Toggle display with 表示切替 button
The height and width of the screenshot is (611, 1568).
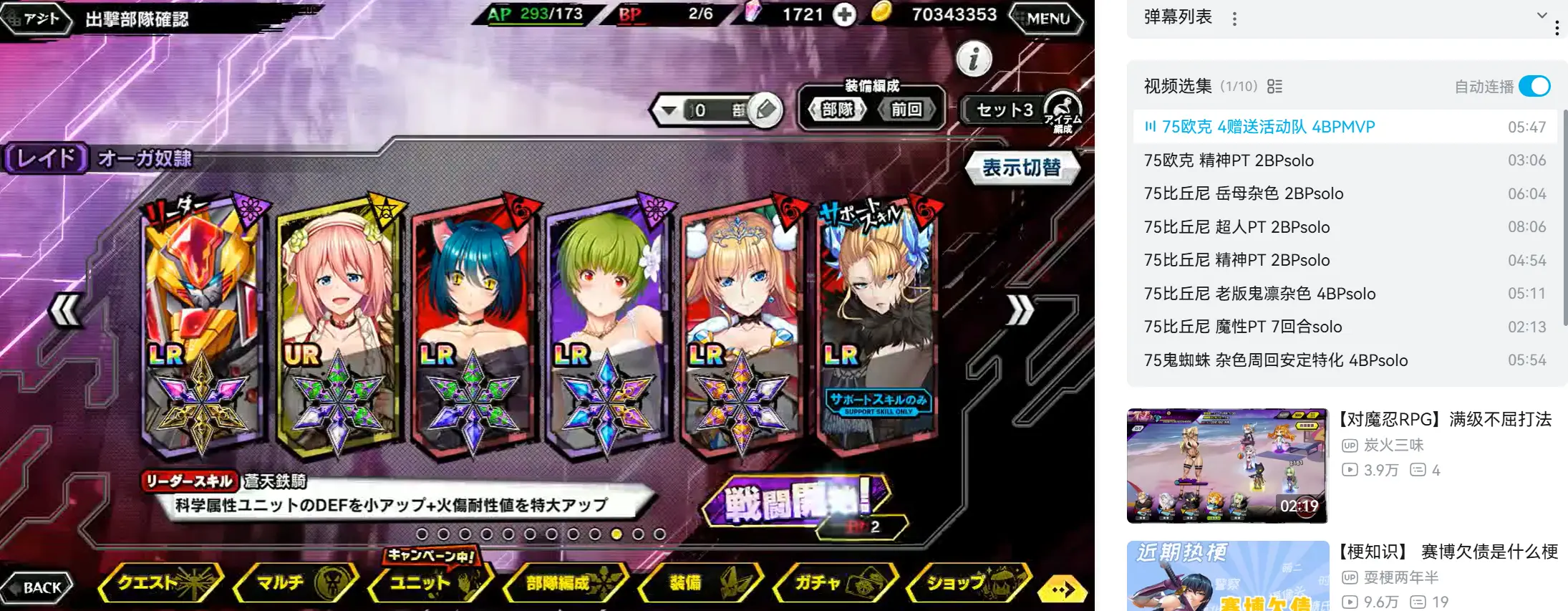coord(1021,168)
